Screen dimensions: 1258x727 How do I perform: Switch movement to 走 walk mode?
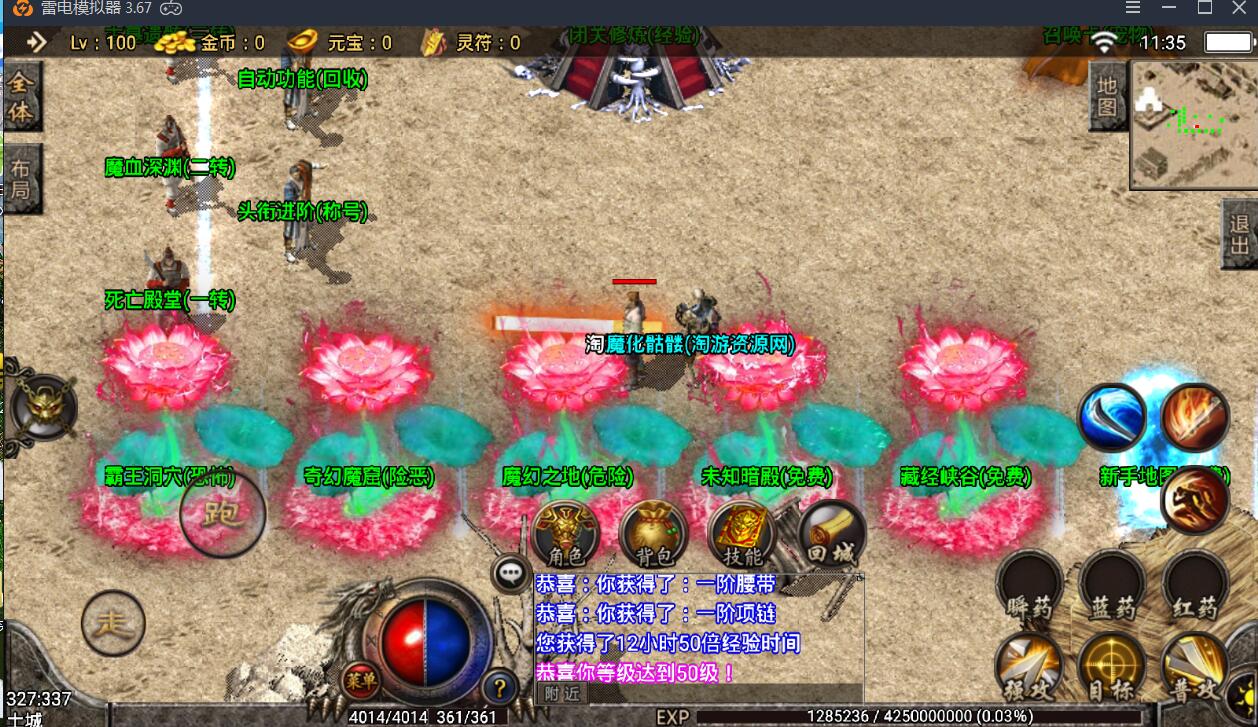point(113,624)
